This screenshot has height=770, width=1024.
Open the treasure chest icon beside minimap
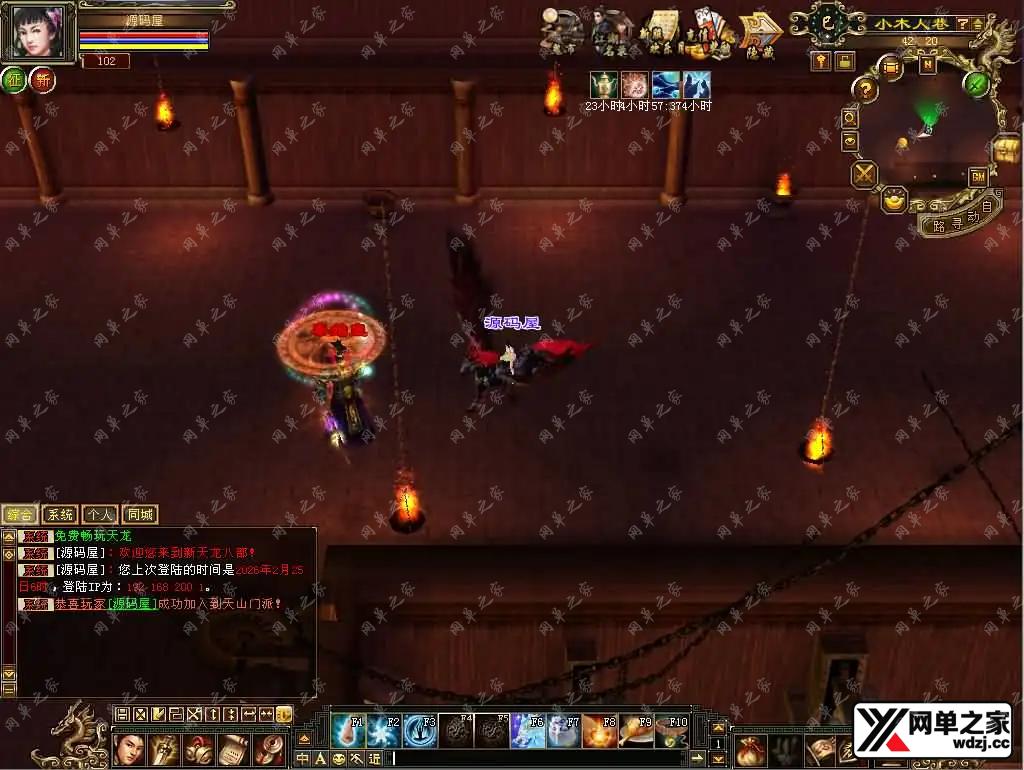(x=1006, y=149)
